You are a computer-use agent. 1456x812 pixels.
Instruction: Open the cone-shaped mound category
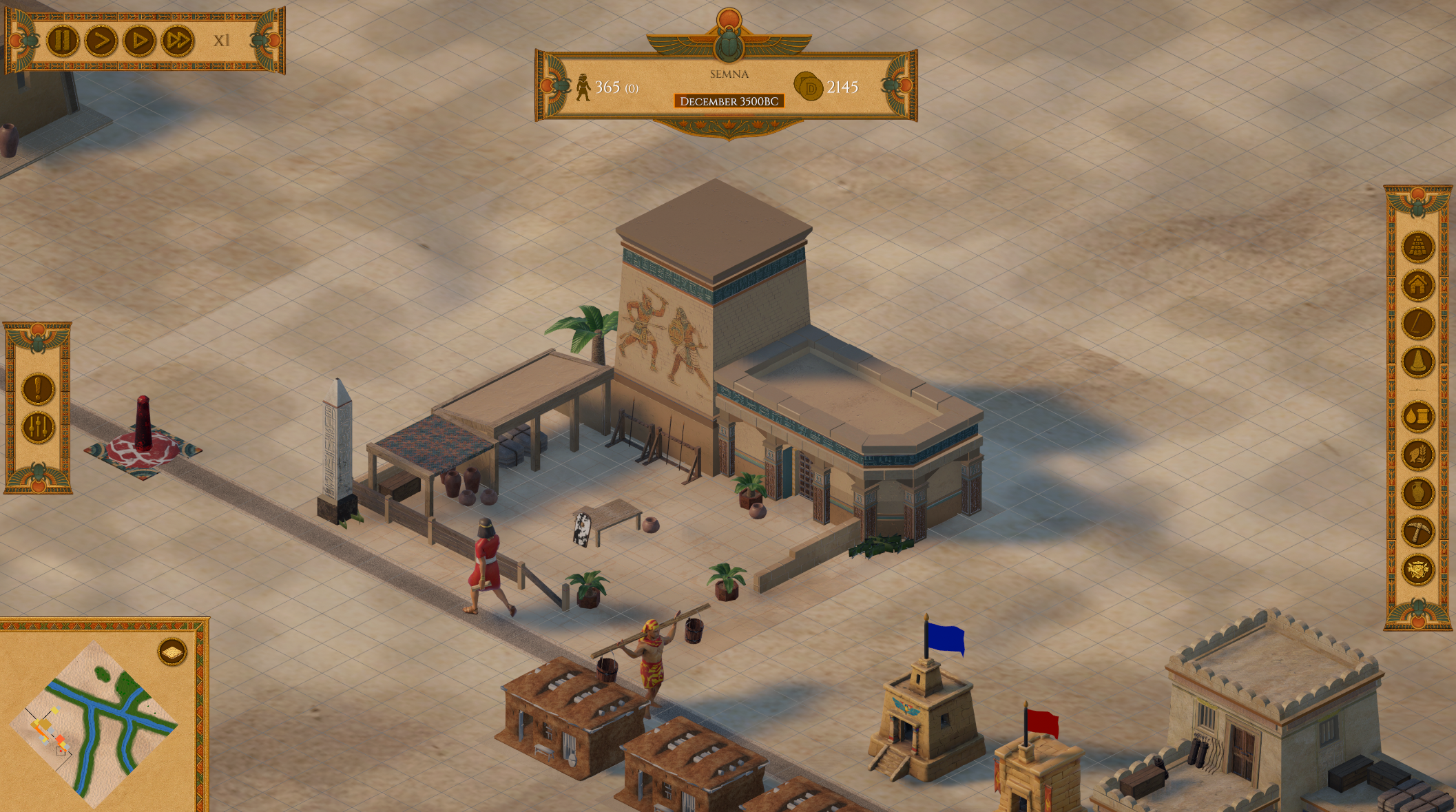click(x=1417, y=362)
